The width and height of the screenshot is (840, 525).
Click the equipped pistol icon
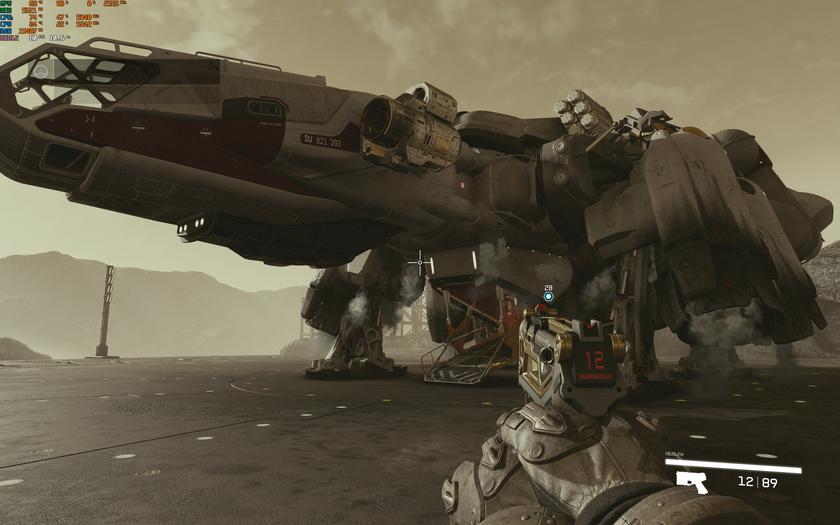point(691,482)
